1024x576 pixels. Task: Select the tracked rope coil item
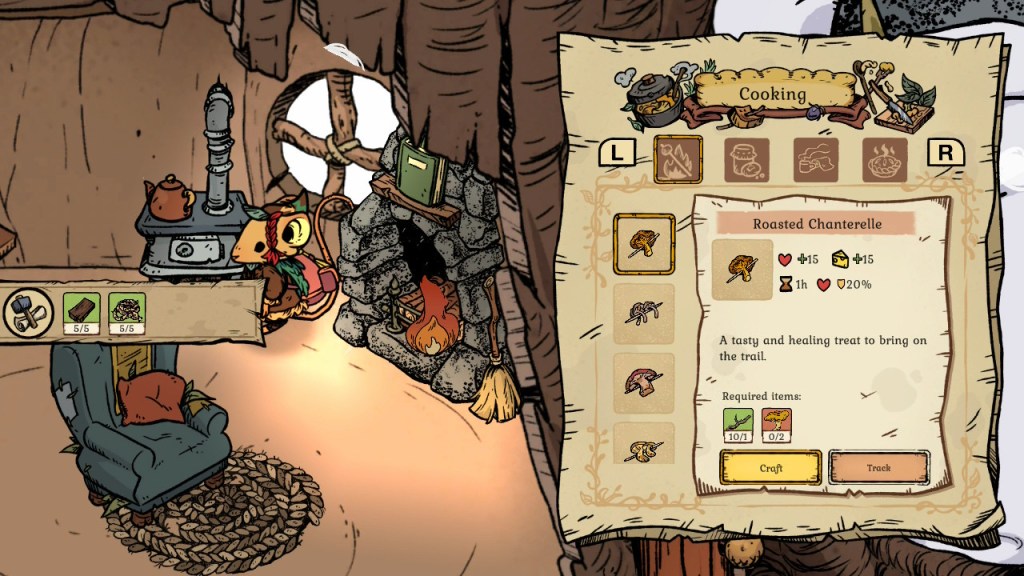click(128, 310)
